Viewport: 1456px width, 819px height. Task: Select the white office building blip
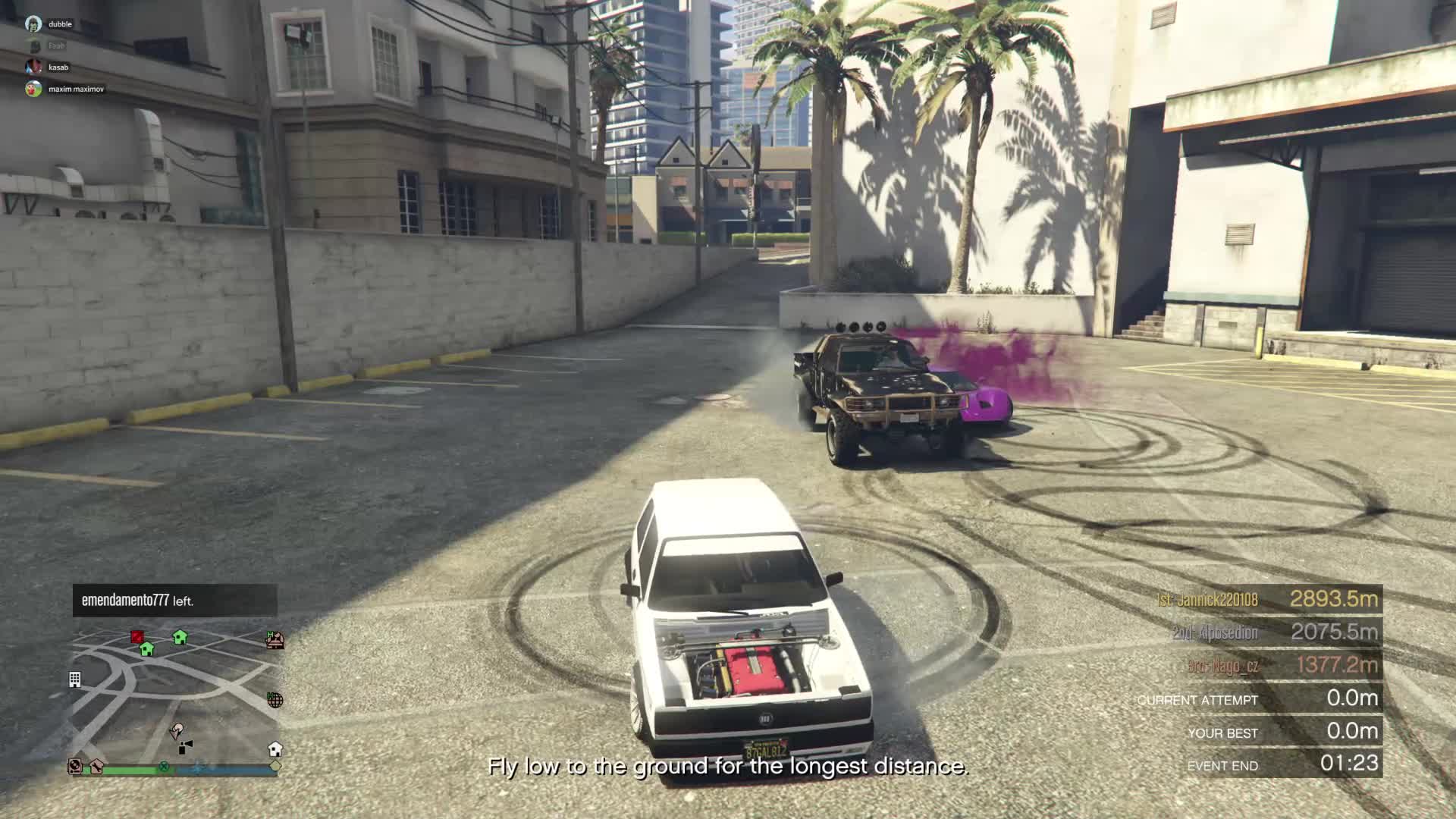75,679
